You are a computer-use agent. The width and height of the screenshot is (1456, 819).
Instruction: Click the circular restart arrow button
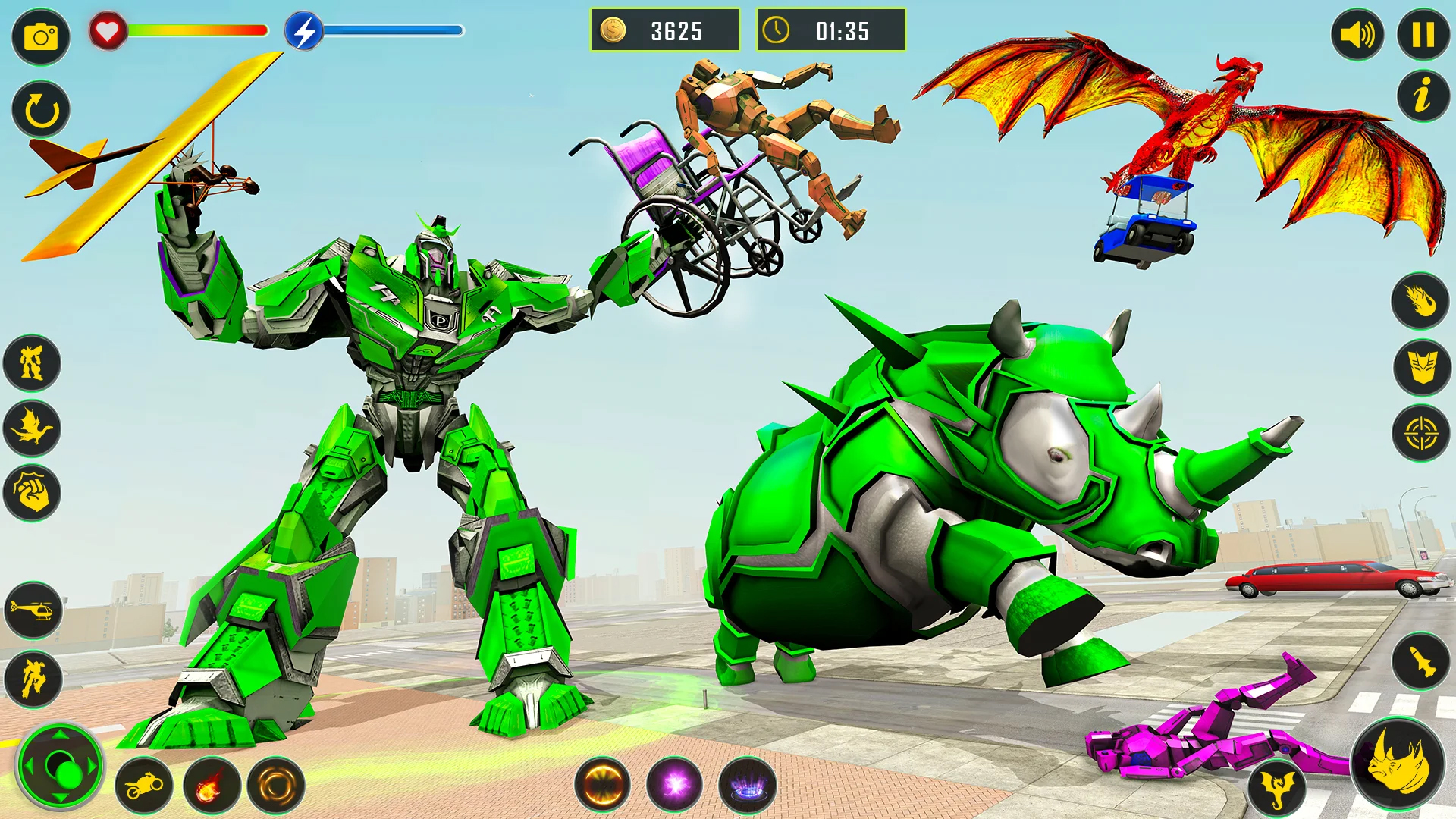pos(41,110)
